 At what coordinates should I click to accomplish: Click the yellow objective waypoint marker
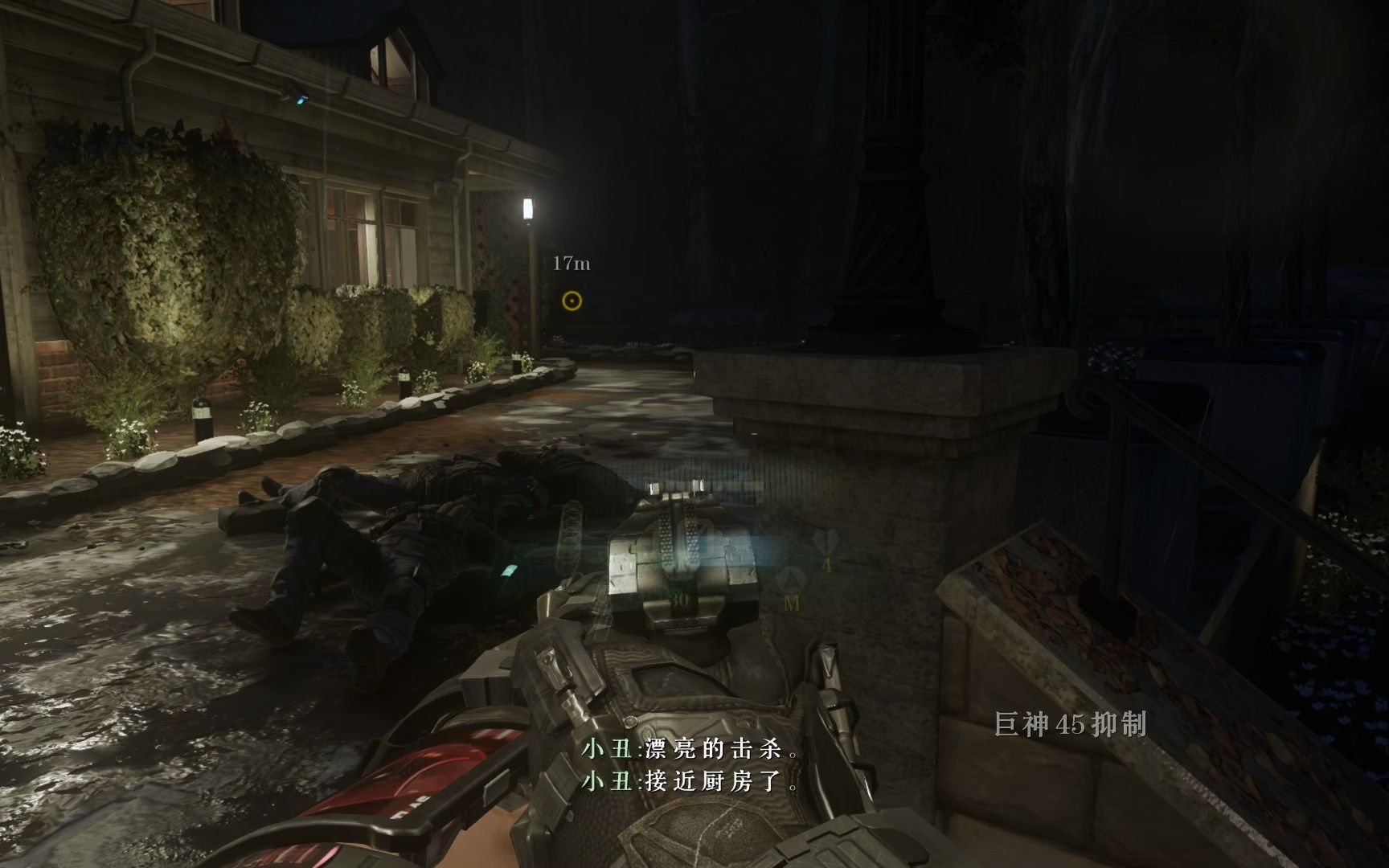(572, 301)
